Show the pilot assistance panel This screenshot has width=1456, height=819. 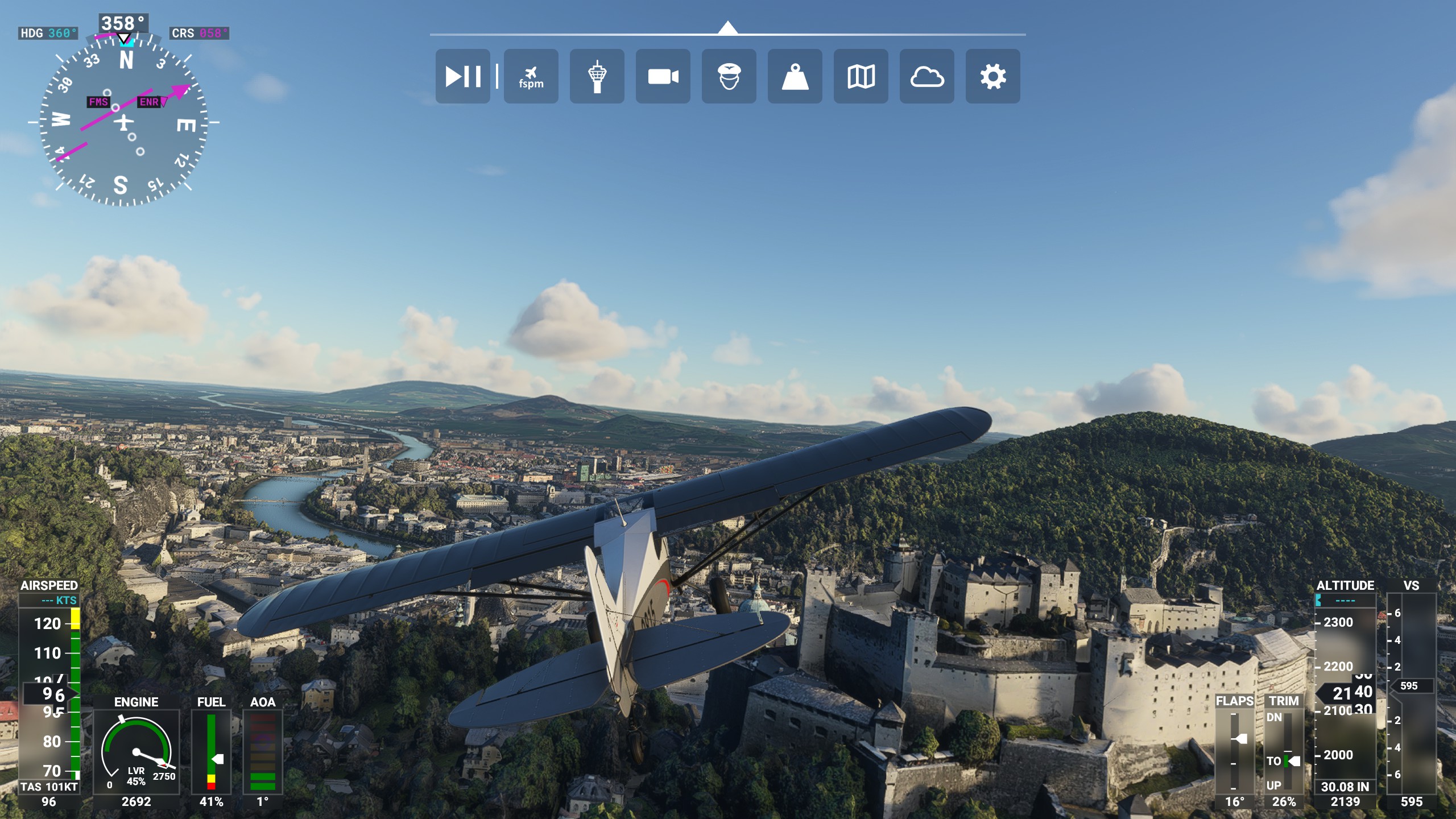(x=729, y=76)
